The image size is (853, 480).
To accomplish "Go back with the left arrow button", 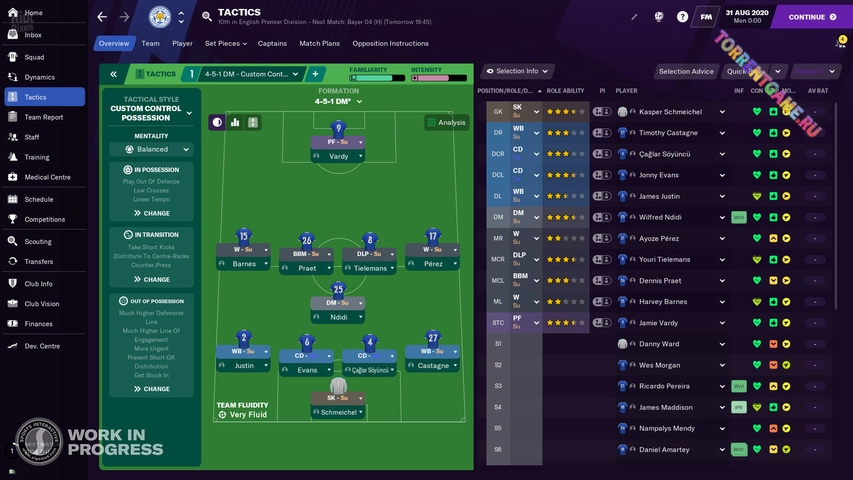I will point(102,17).
